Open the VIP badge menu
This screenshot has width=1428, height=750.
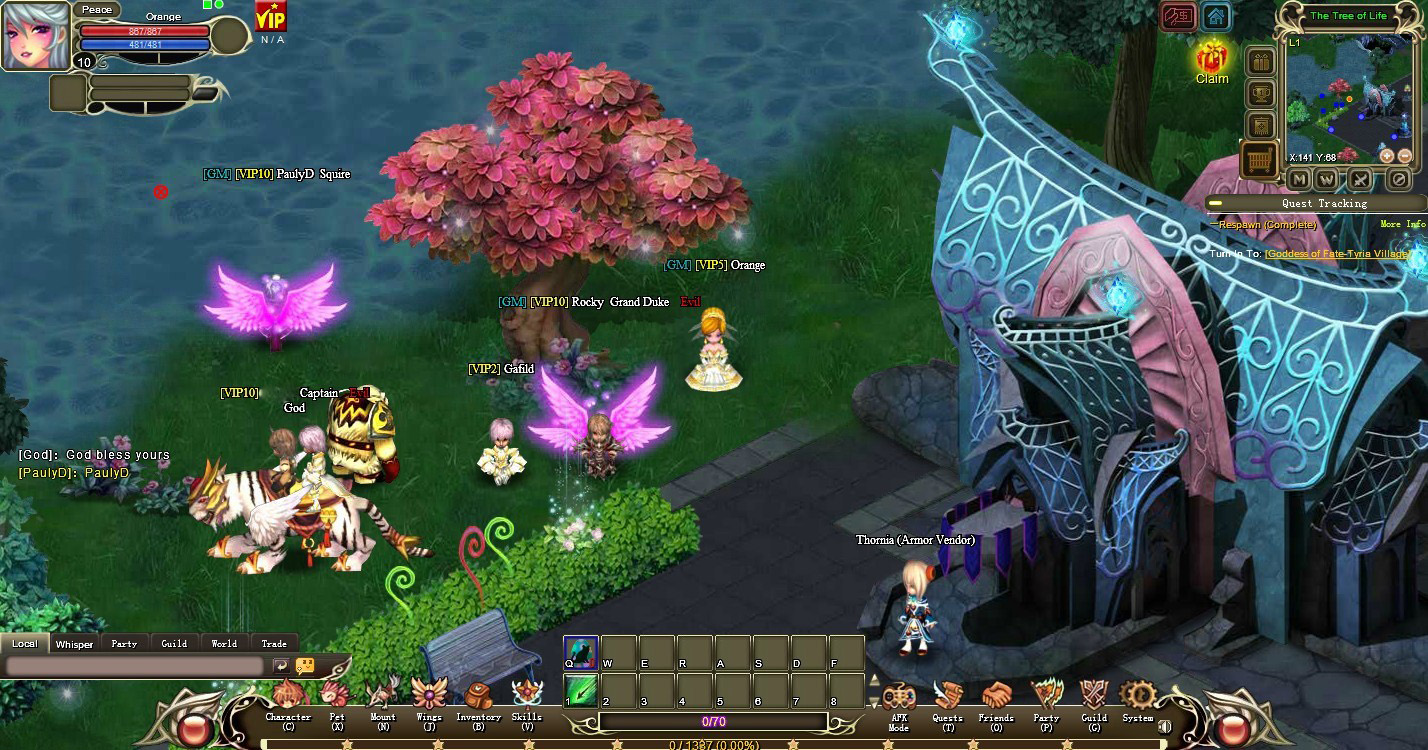click(270, 17)
